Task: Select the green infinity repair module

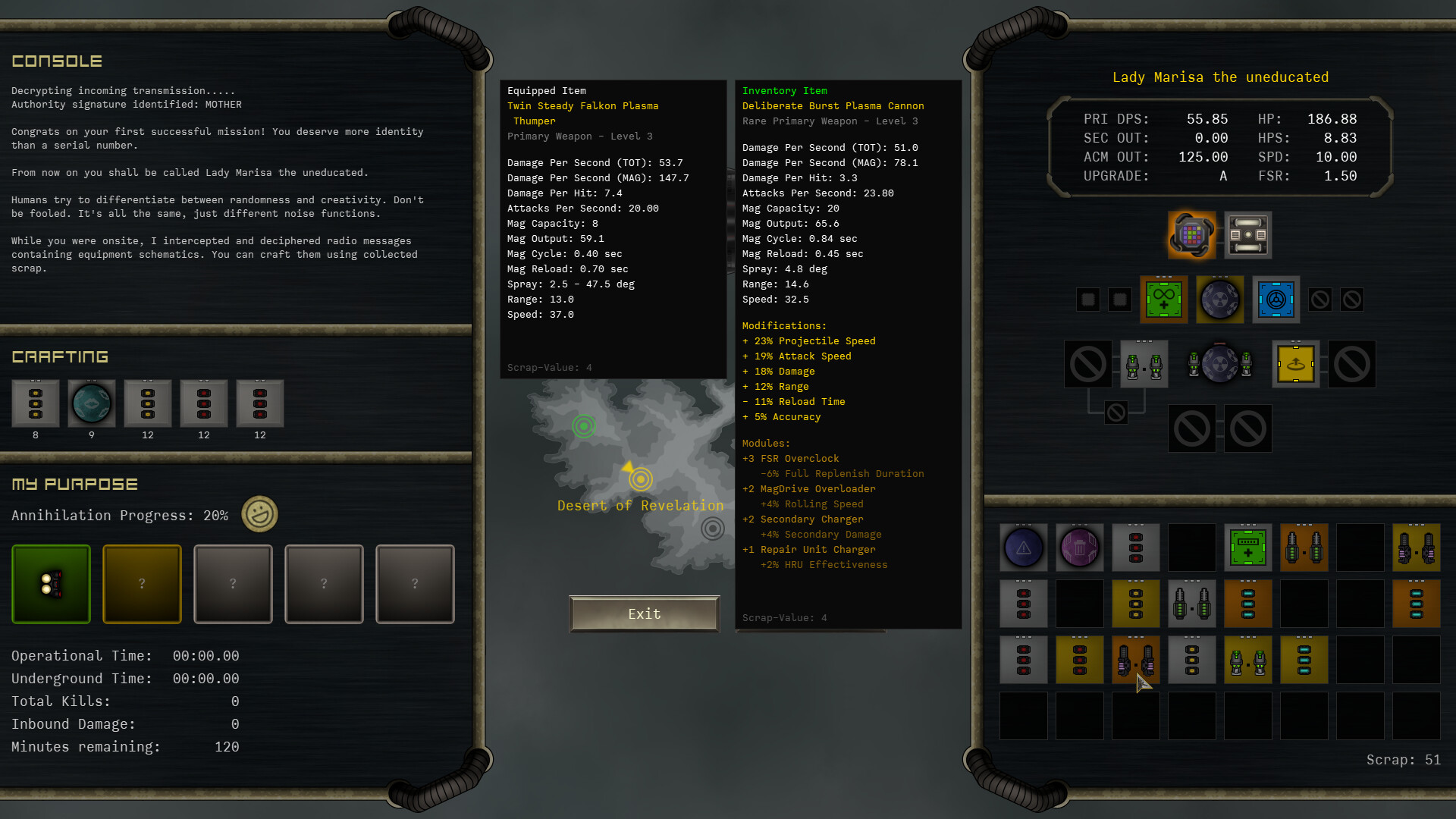Action: pos(1164,299)
